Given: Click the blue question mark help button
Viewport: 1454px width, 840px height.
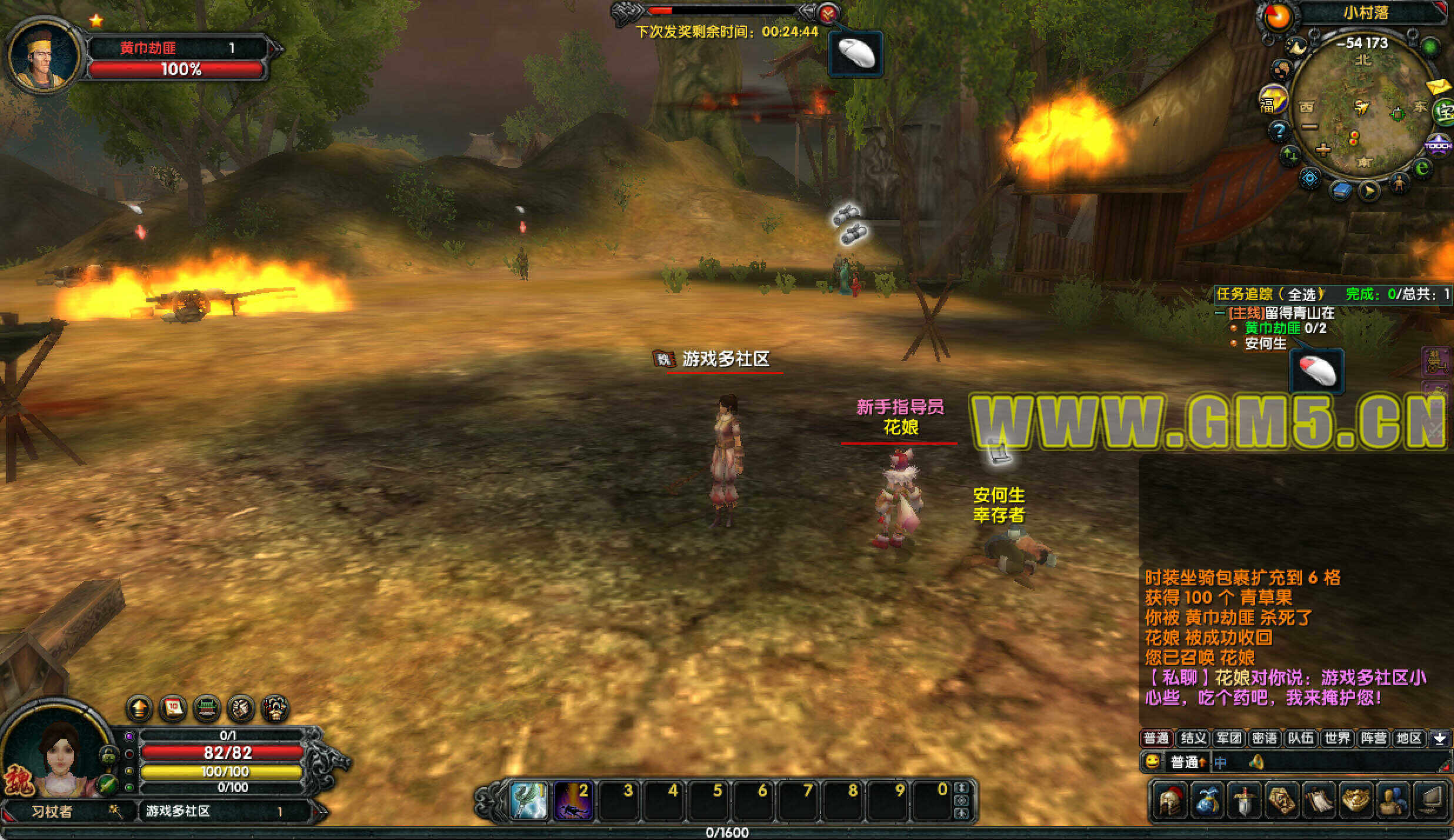Looking at the screenshot, I should point(1279,131).
